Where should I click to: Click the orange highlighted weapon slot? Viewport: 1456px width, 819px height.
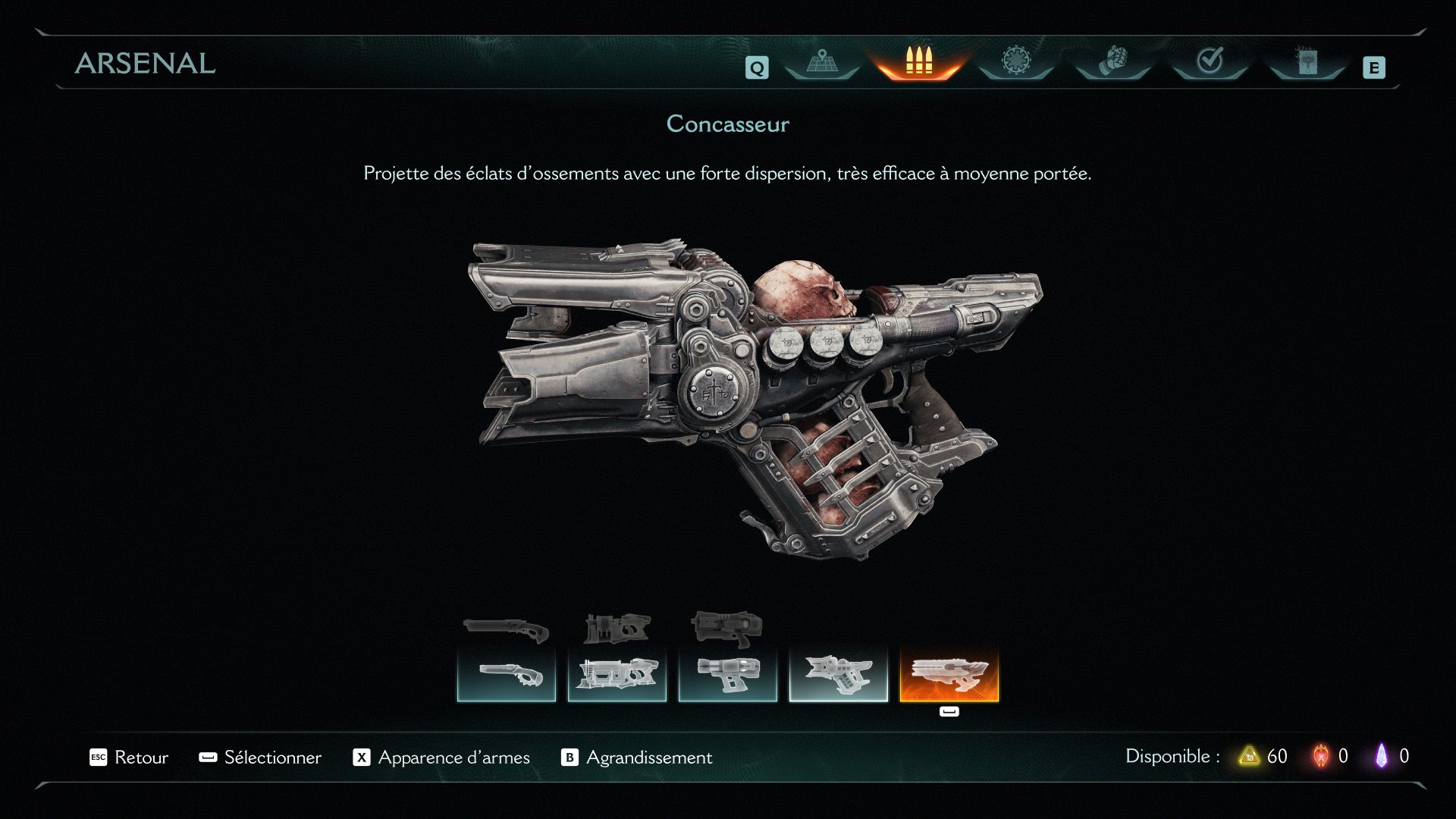tap(949, 675)
